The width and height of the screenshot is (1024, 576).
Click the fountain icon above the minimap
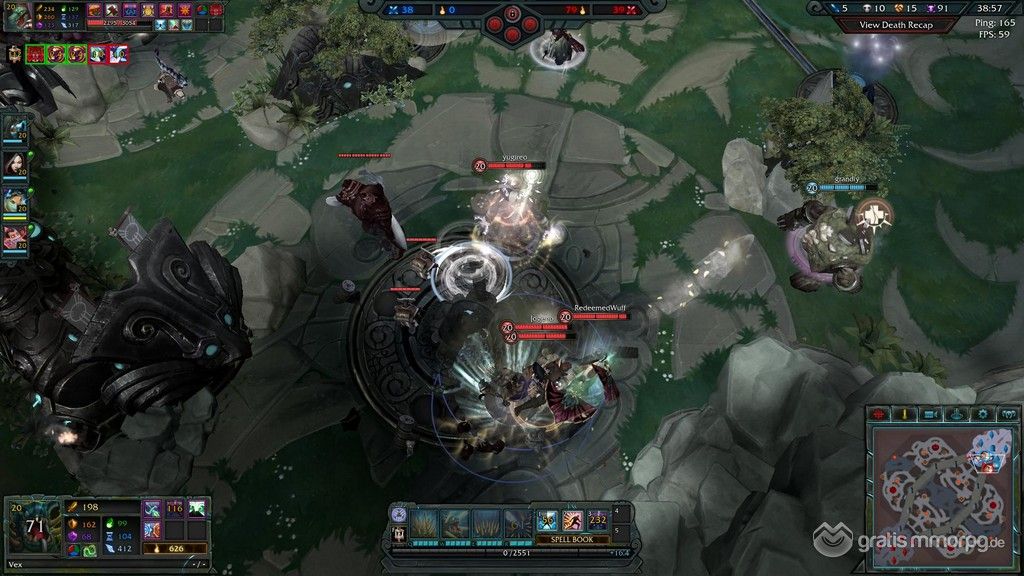click(956, 414)
